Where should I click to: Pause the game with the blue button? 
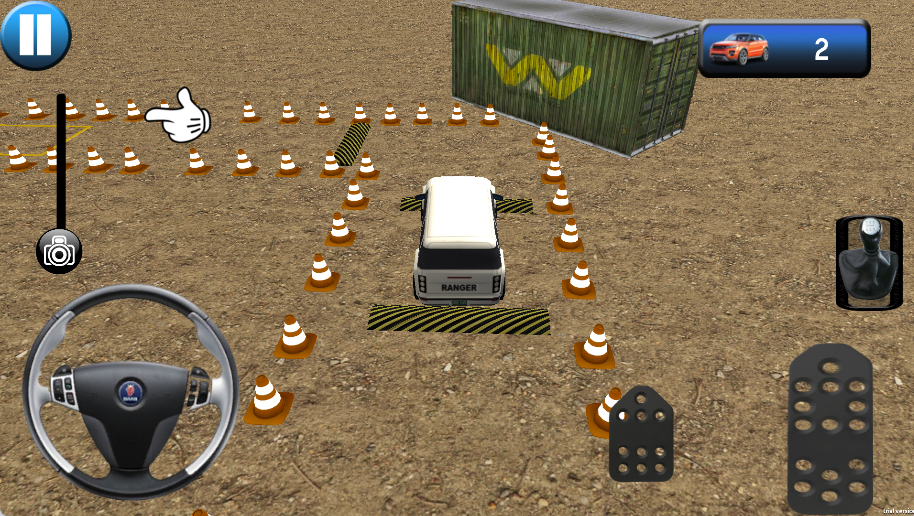click(x=35, y=35)
